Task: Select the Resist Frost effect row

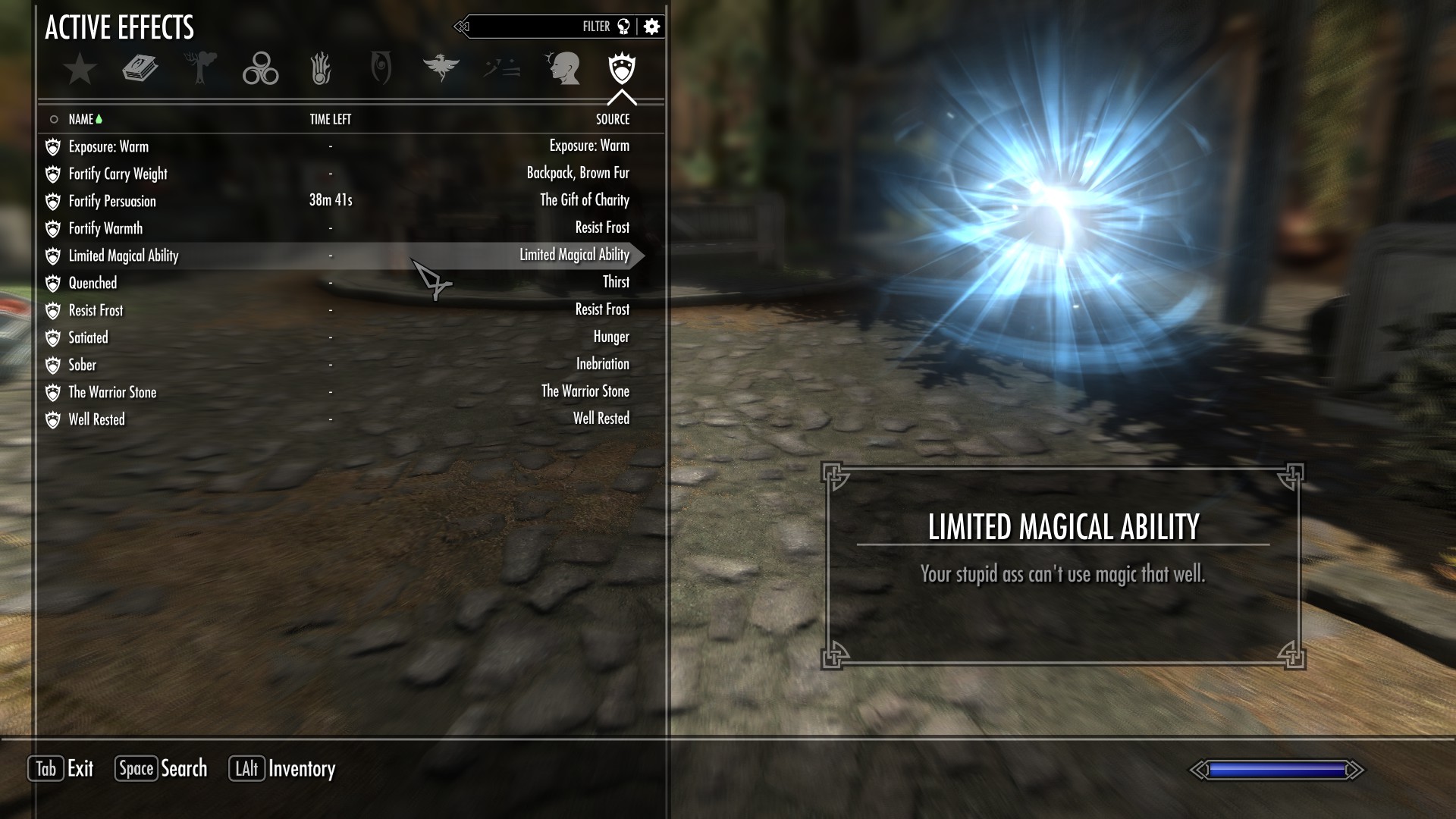Action: (96, 310)
